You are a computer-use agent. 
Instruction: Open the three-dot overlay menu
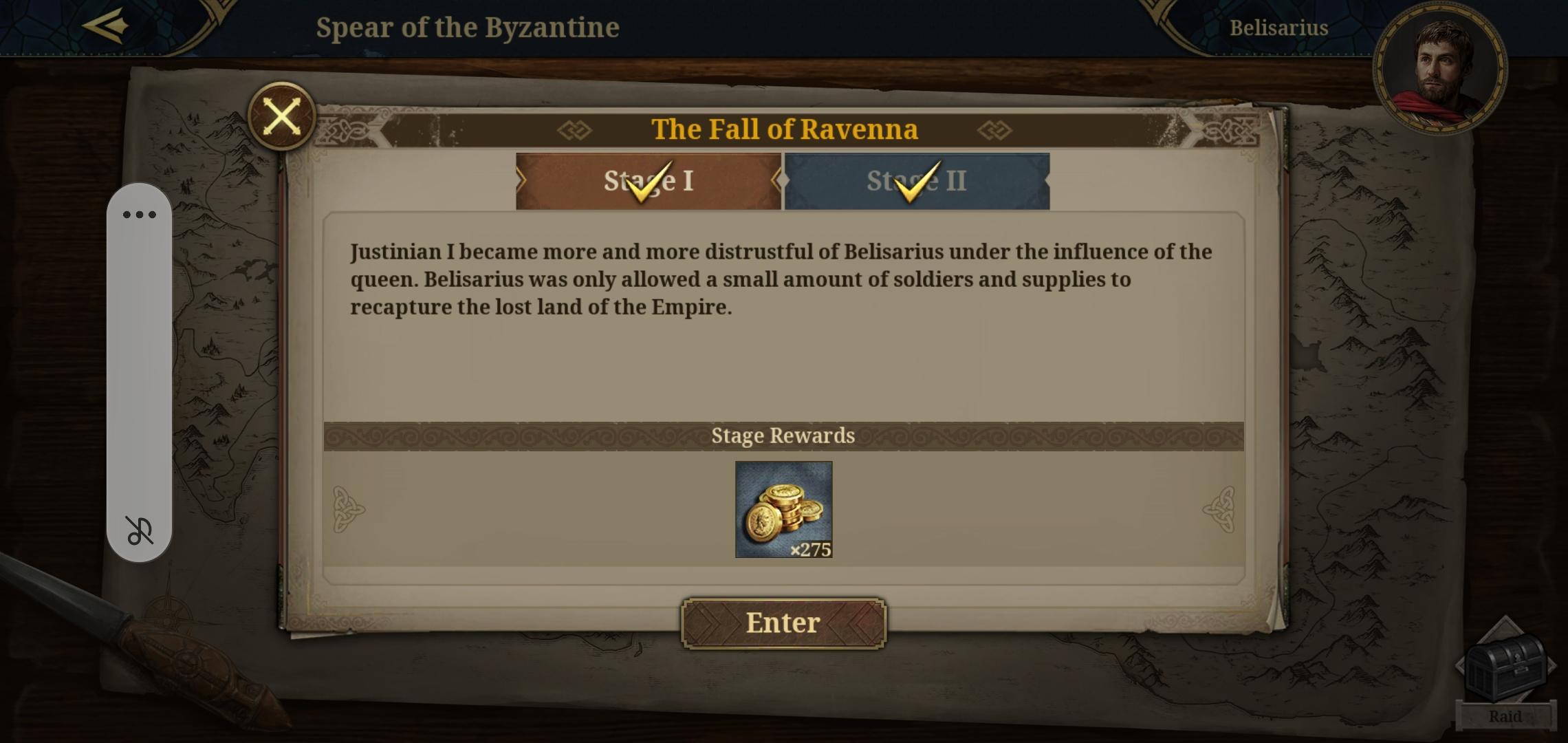pos(138,215)
